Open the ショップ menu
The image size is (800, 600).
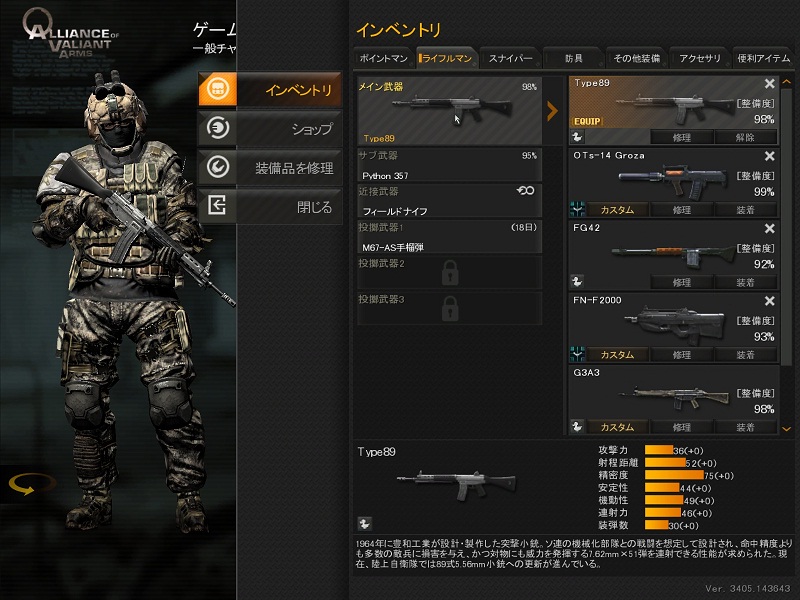coord(270,128)
